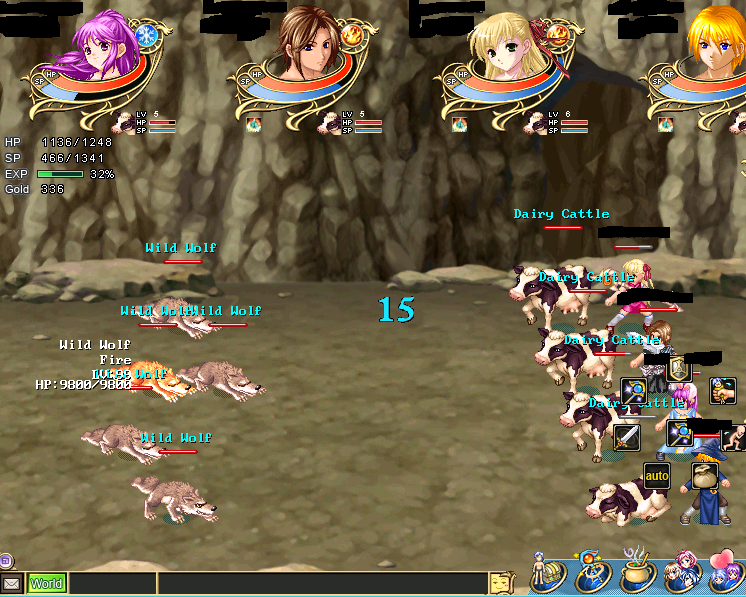The image size is (746, 597).
Task: Toggle the auto battle button
Action: (657, 475)
